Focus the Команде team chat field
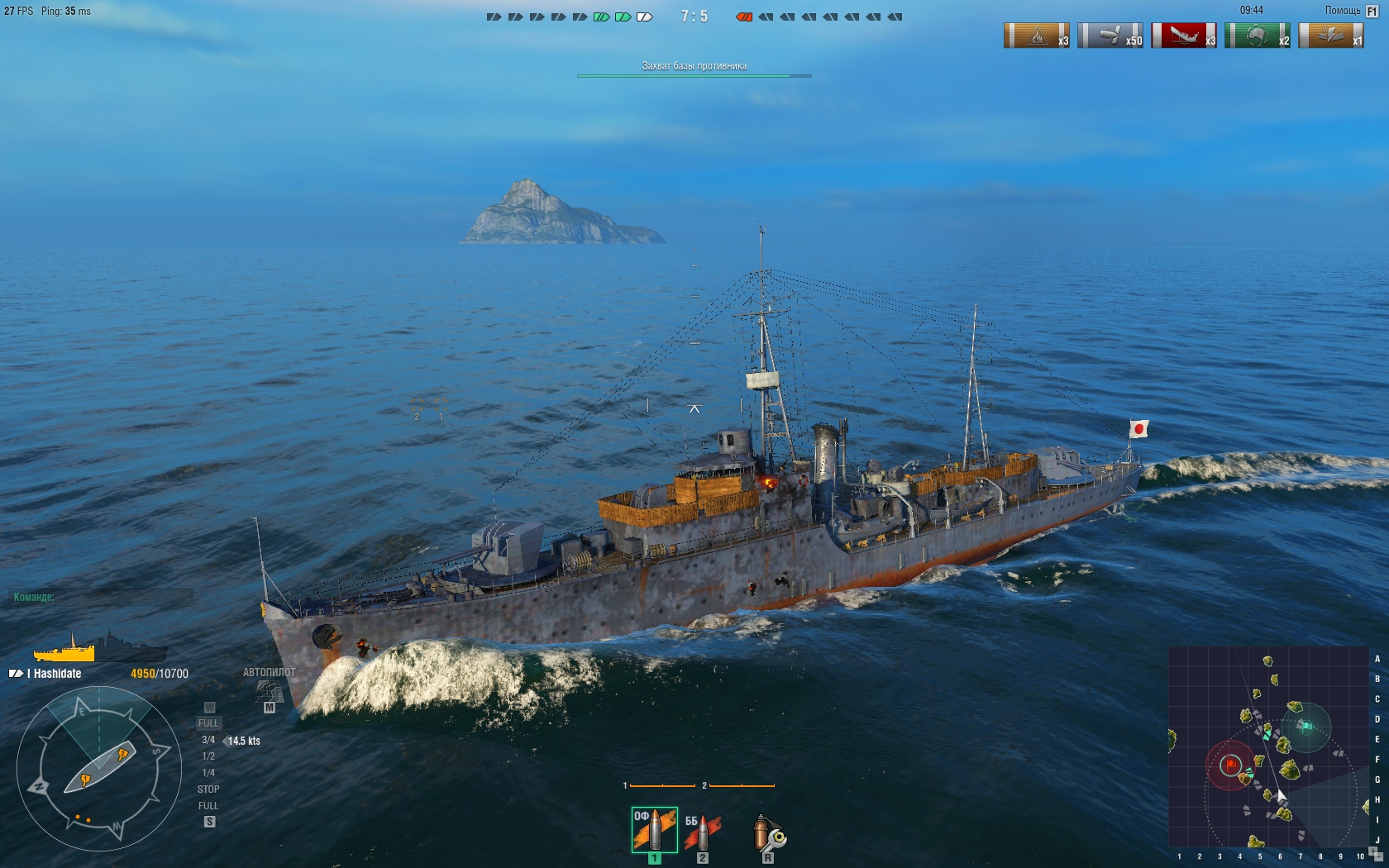This screenshot has height=868, width=1389. tap(103, 597)
